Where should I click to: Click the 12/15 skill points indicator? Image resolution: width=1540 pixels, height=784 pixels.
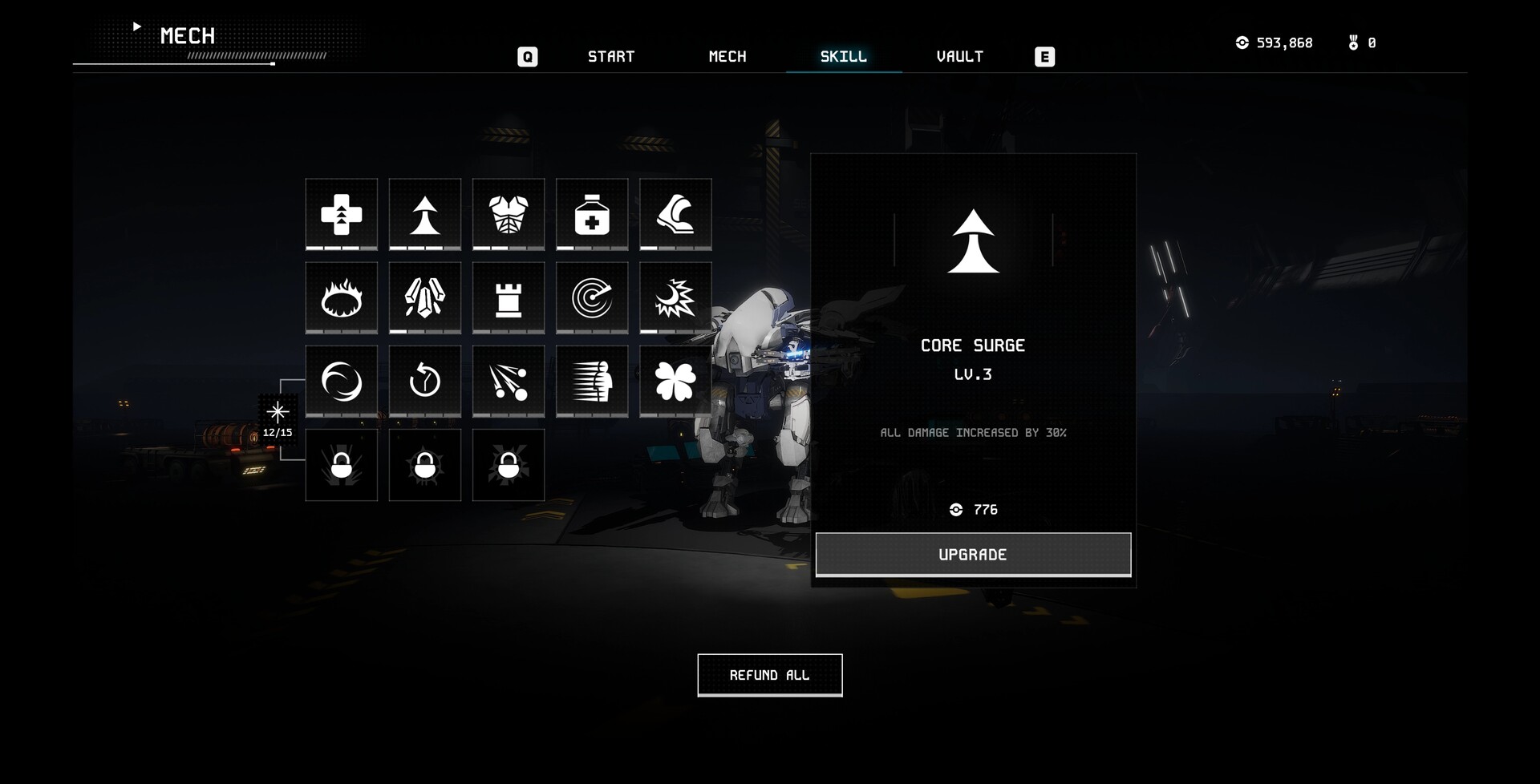pyautogui.click(x=277, y=419)
